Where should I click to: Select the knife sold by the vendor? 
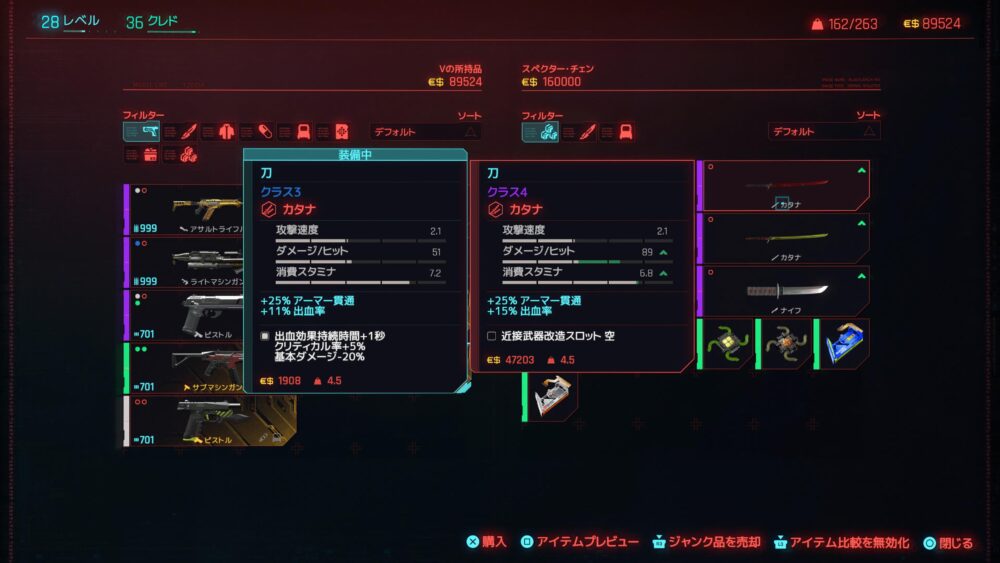[784, 291]
